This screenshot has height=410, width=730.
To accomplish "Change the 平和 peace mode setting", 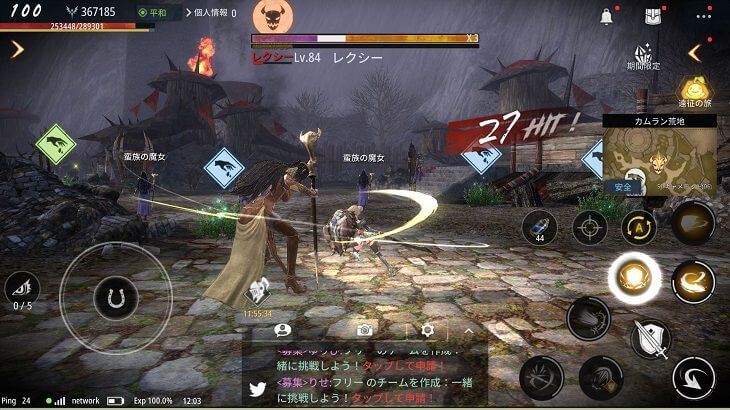I will 157,14.
